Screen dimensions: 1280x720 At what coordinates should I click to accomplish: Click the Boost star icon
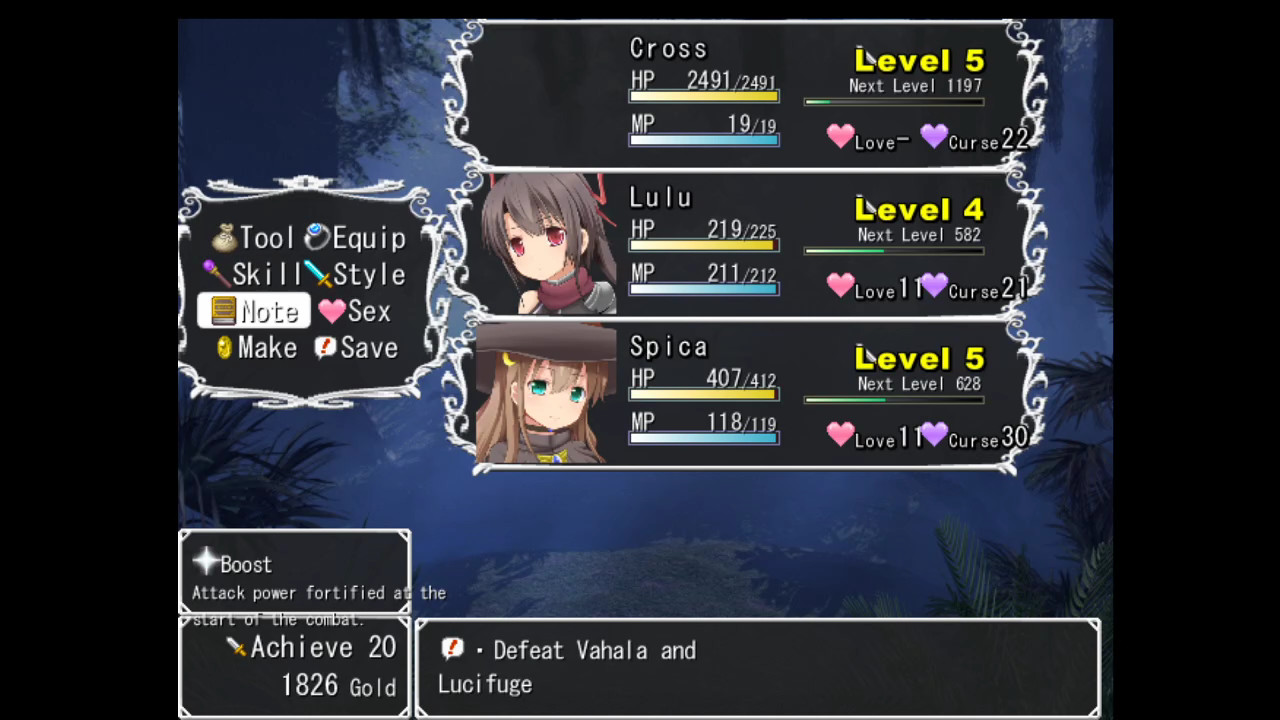pyautogui.click(x=205, y=563)
